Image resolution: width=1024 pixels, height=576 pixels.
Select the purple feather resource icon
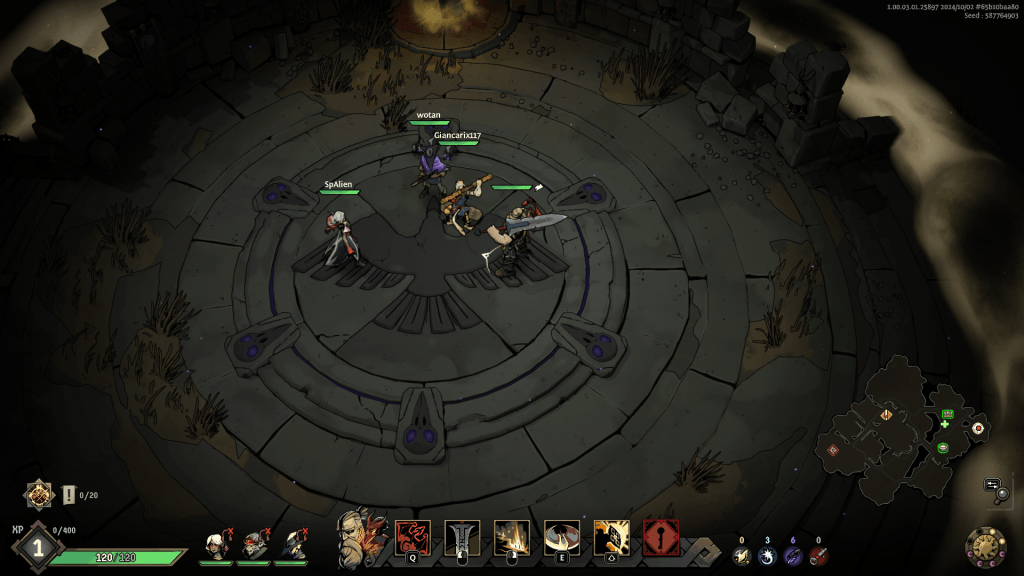tap(793, 556)
